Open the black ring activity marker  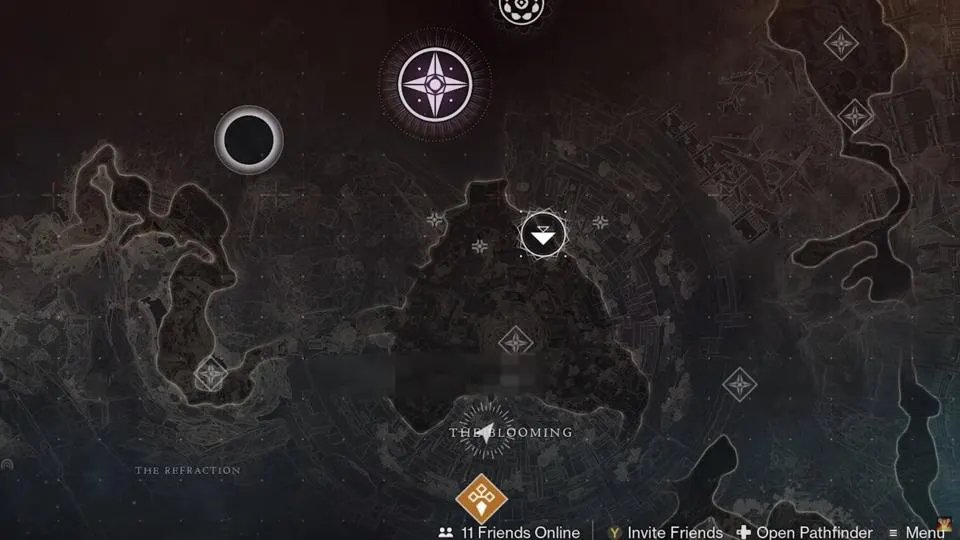249,140
